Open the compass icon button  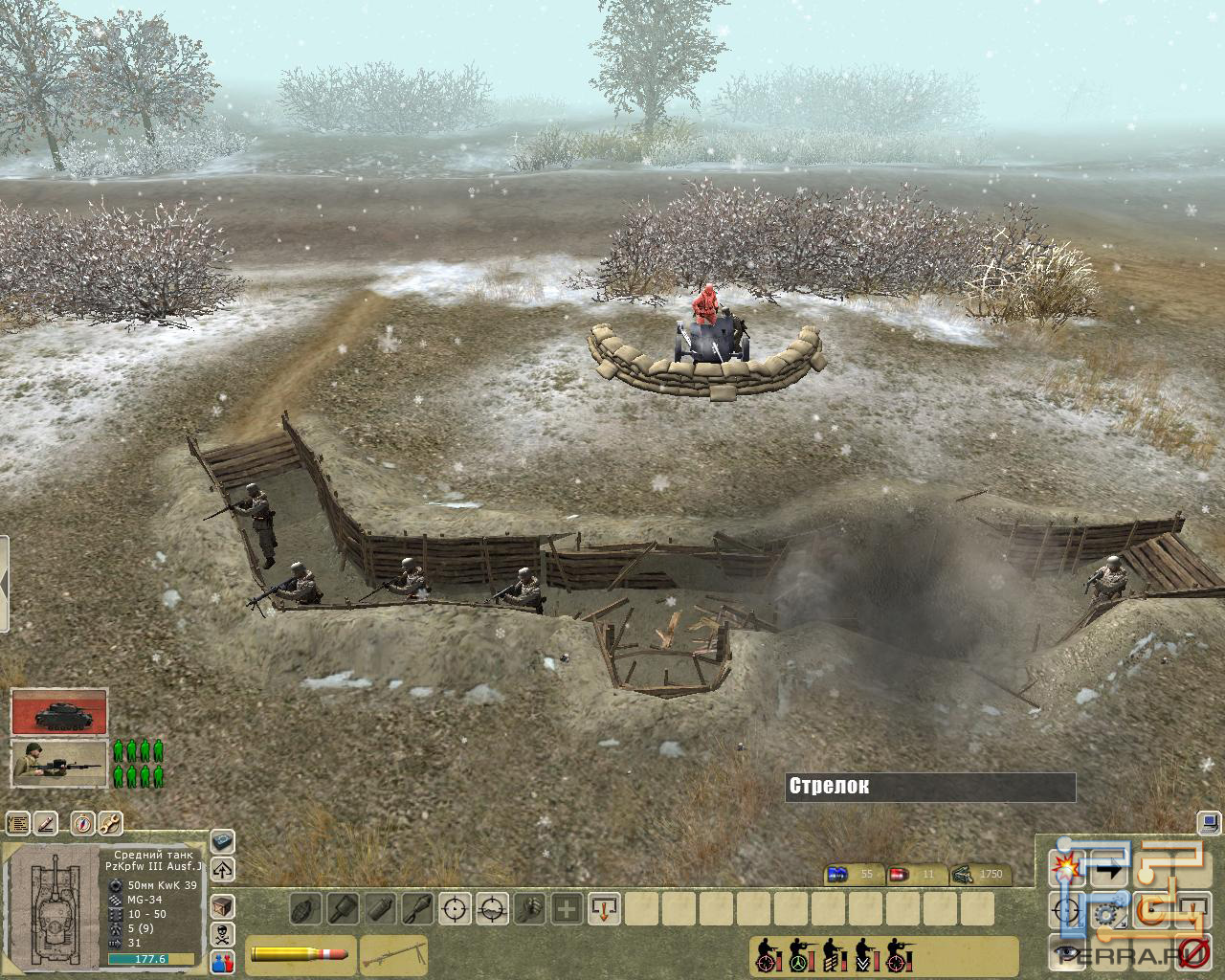[x=79, y=823]
